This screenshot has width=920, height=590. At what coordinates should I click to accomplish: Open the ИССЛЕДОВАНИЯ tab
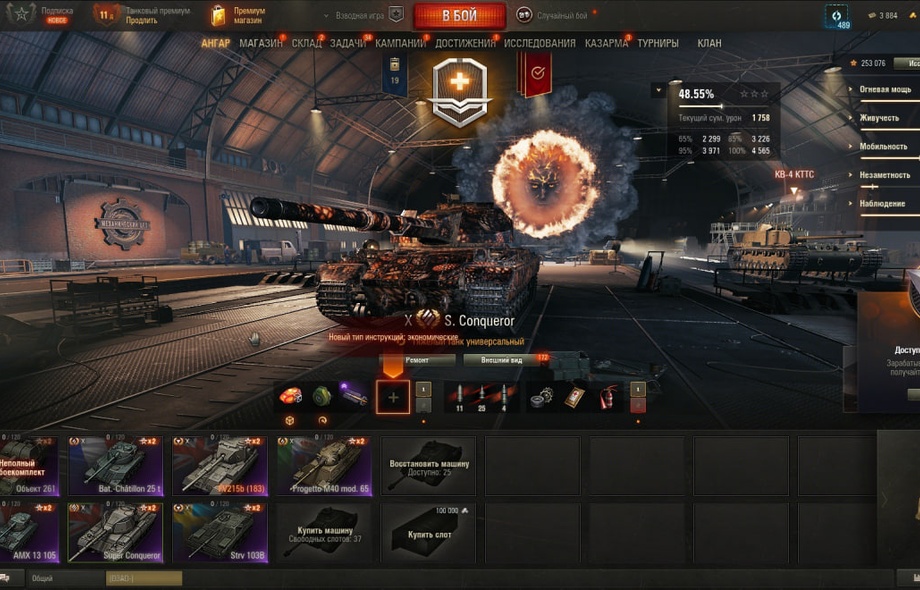tap(540, 43)
